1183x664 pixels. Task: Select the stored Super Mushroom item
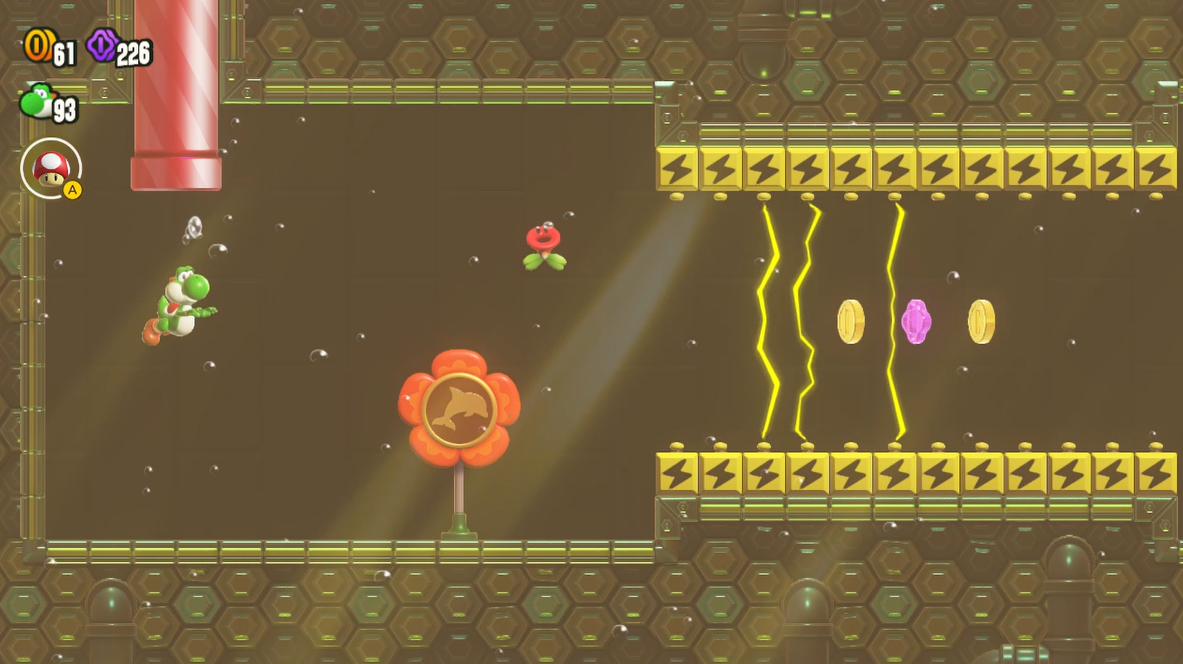point(50,167)
